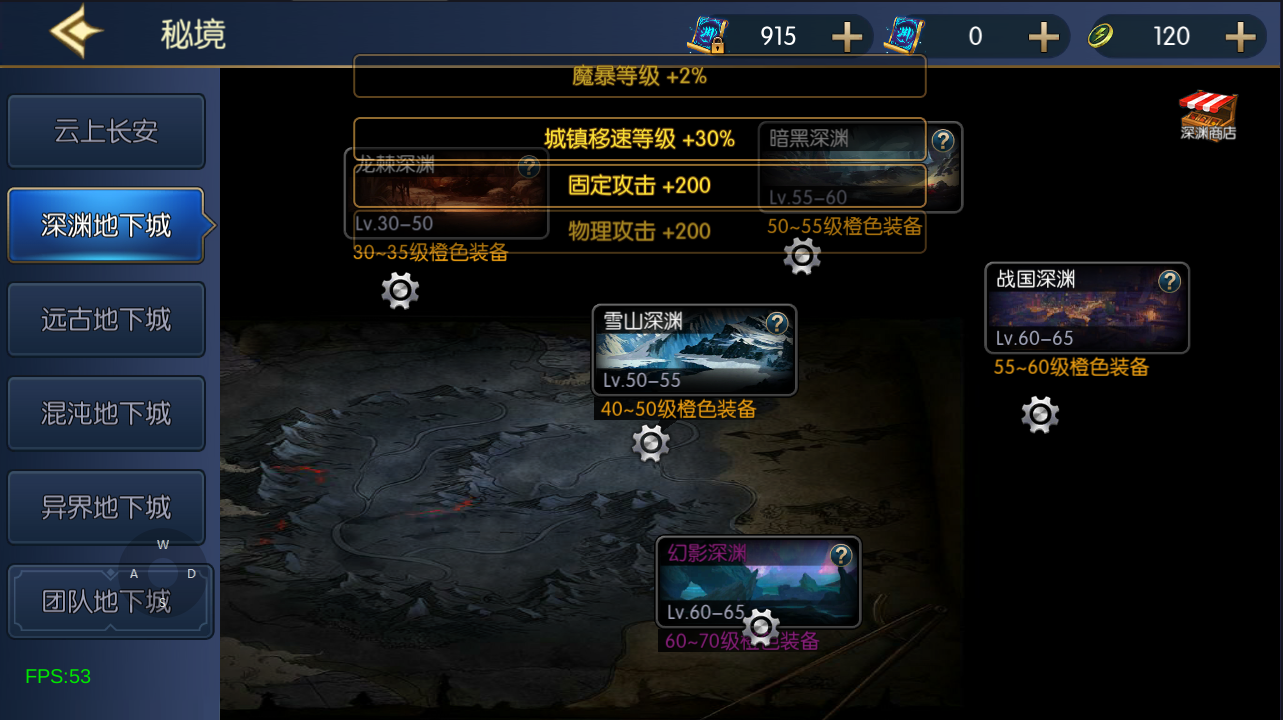Click the plus button next to 915
Screen dimensions: 1283x720
click(846, 35)
